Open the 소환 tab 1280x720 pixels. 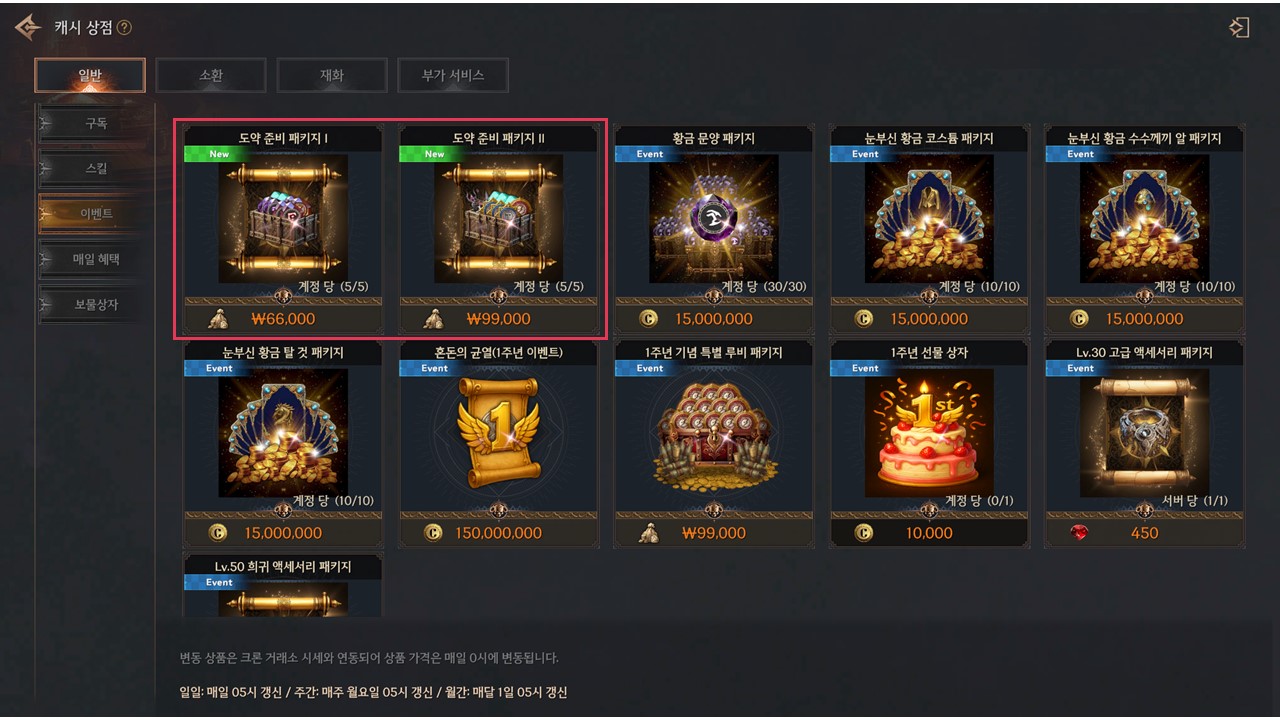tap(211, 75)
